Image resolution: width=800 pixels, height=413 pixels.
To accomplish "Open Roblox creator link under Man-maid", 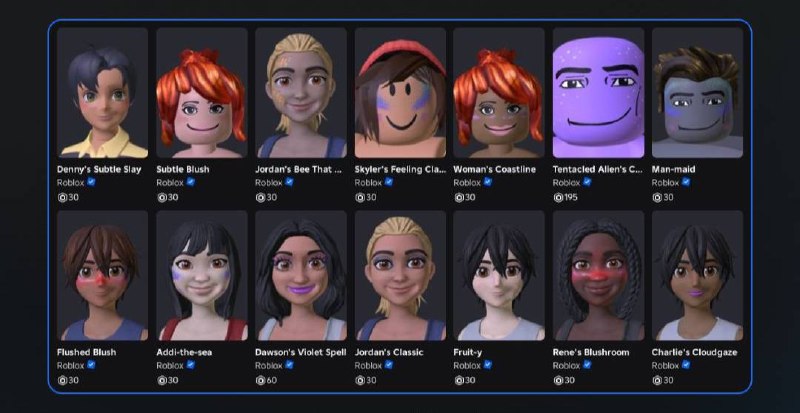I will [x=665, y=183].
